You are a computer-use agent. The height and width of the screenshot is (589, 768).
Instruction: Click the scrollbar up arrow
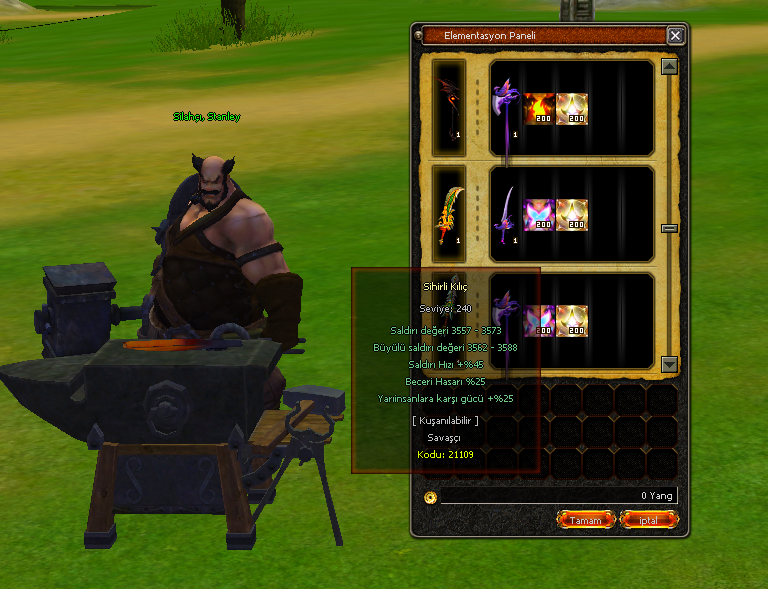pos(670,67)
